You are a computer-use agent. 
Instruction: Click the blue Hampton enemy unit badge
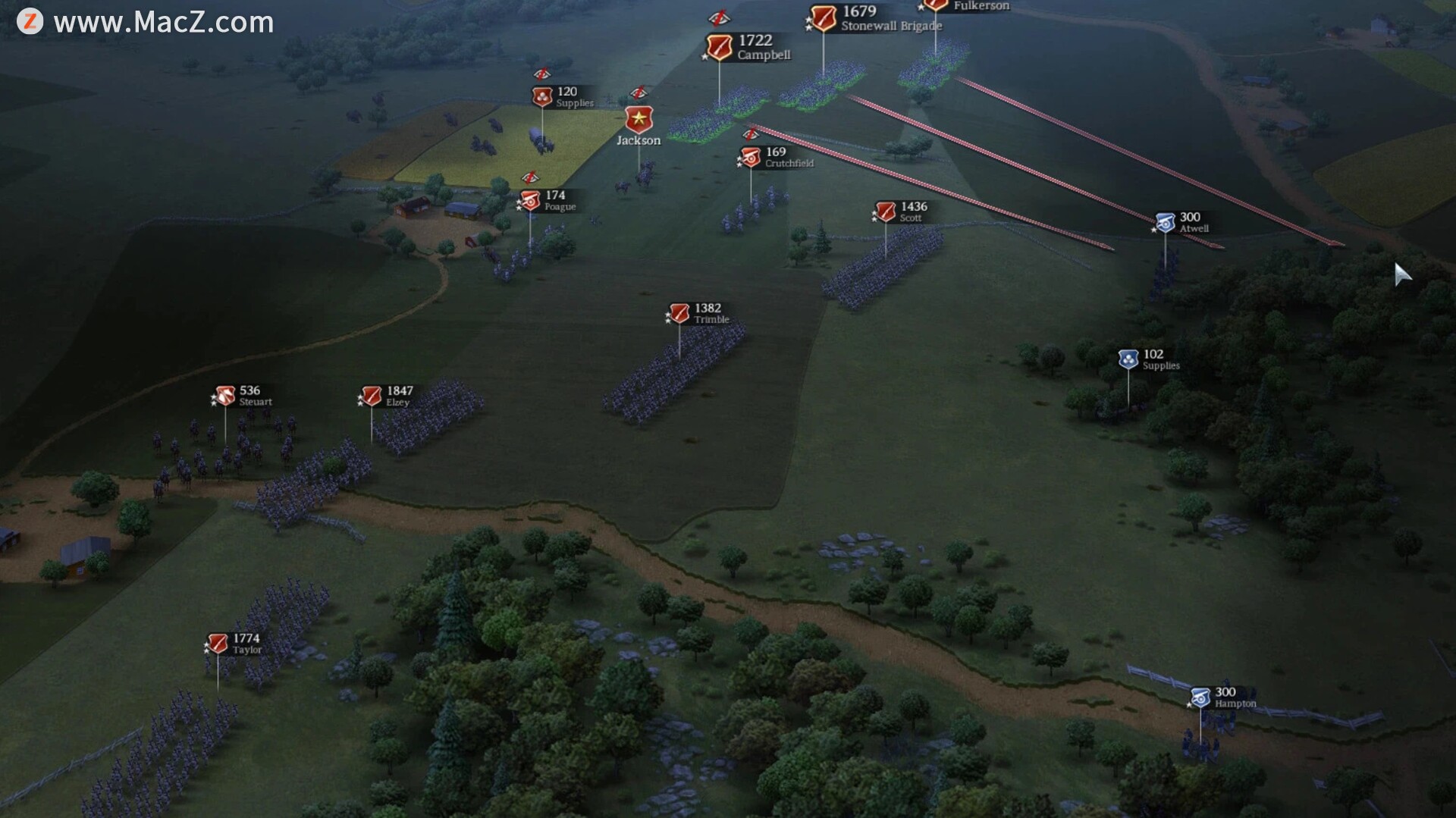point(1200,697)
